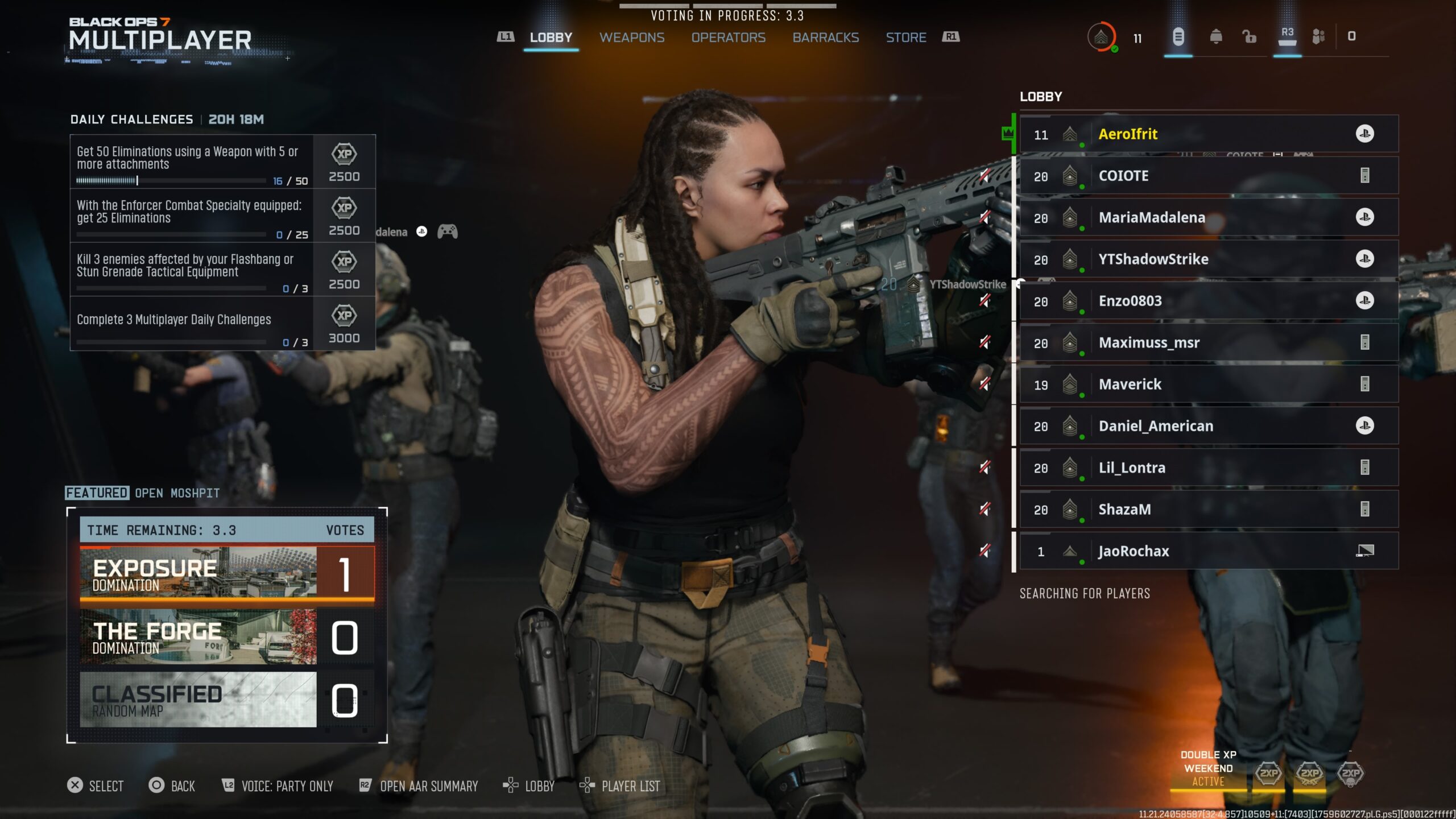The height and width of the screenshot is (819, 1456).
Task: Select player AeroIfrit in lobby list
Action: (x=1208, y=134)
